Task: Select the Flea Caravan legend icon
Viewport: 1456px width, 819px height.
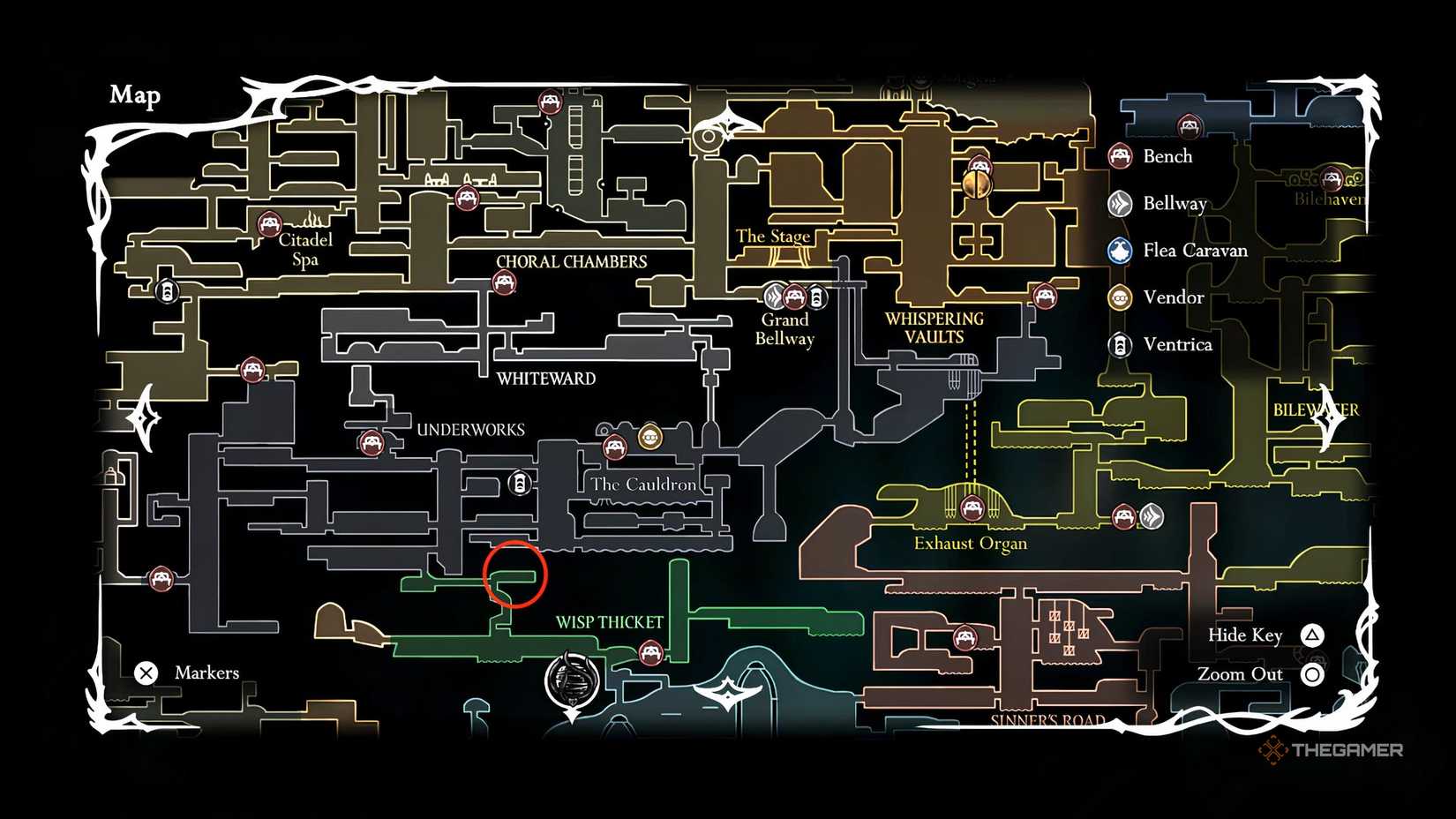Action: [x=1121, y=251]
